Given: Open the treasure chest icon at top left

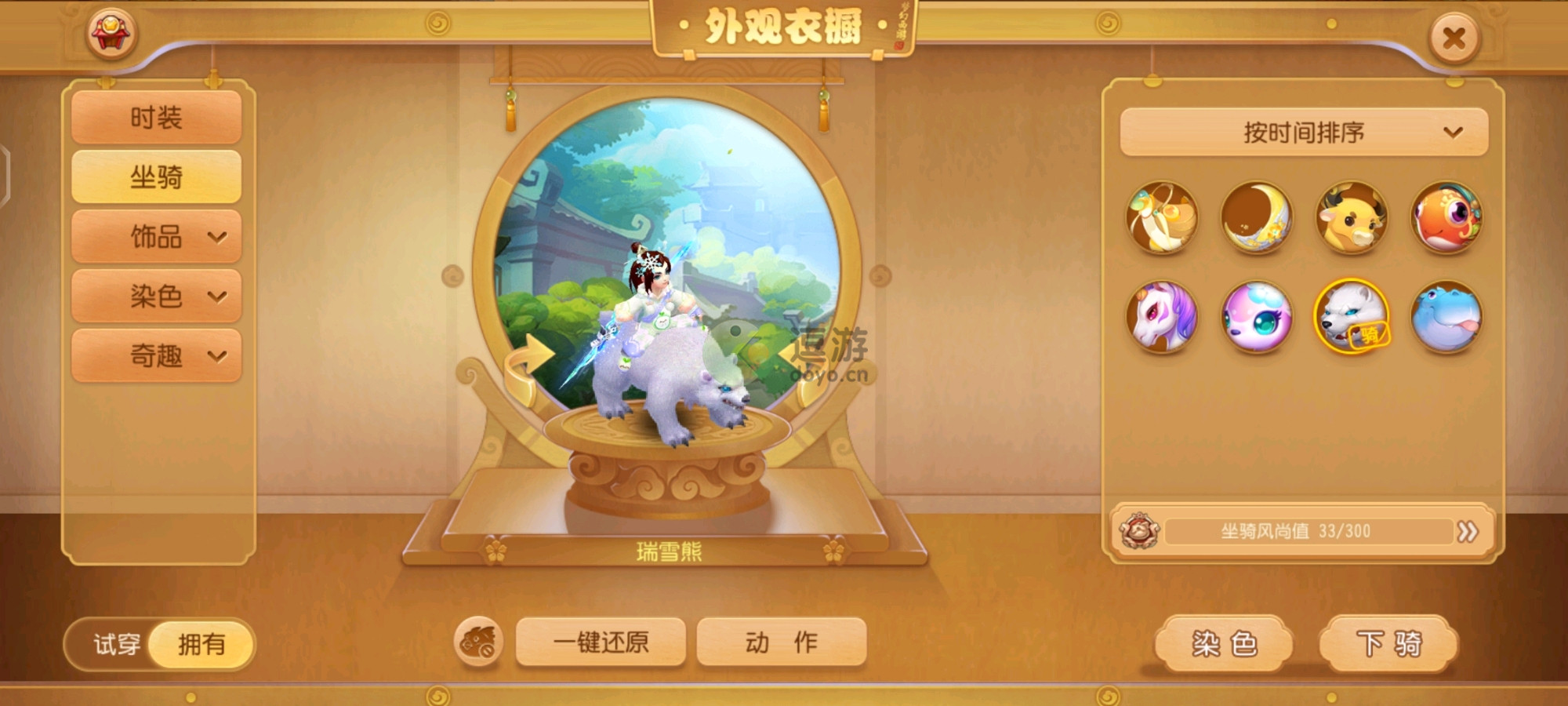Looking at the screenshot, I should [111, 31].
